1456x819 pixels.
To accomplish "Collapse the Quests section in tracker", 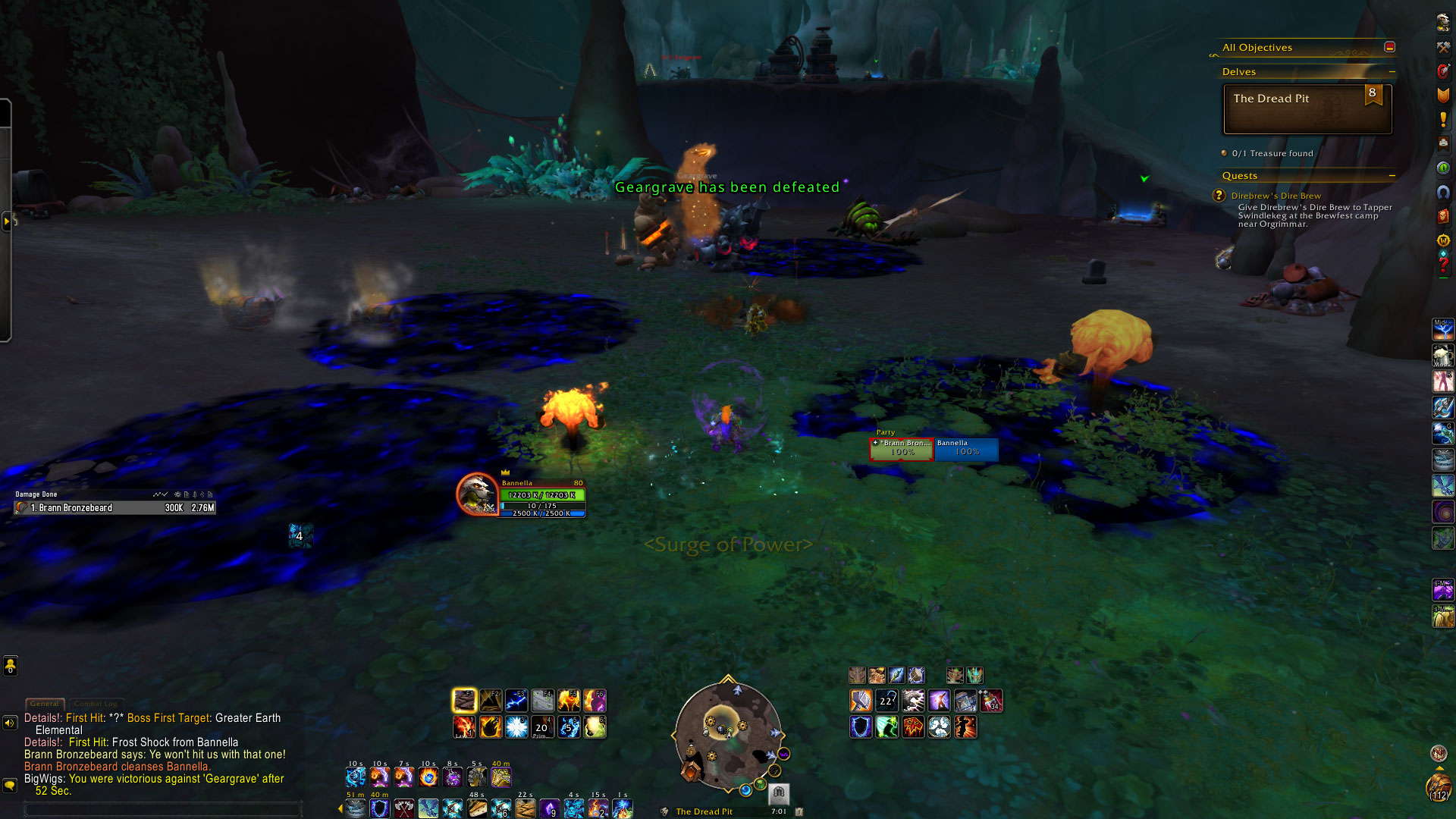I will point(1392,176).
